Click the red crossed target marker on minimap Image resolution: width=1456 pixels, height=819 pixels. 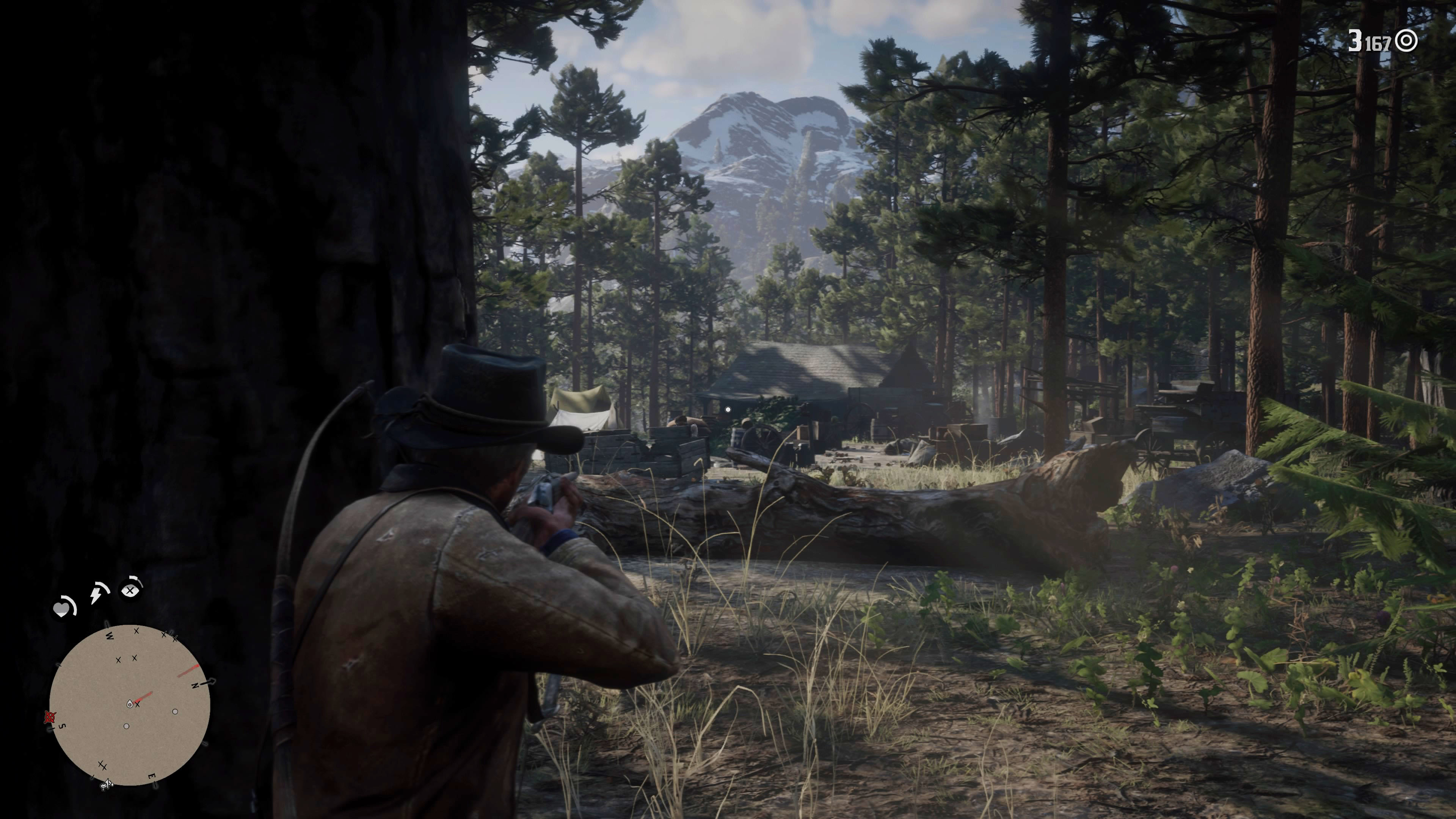point(50,717)
